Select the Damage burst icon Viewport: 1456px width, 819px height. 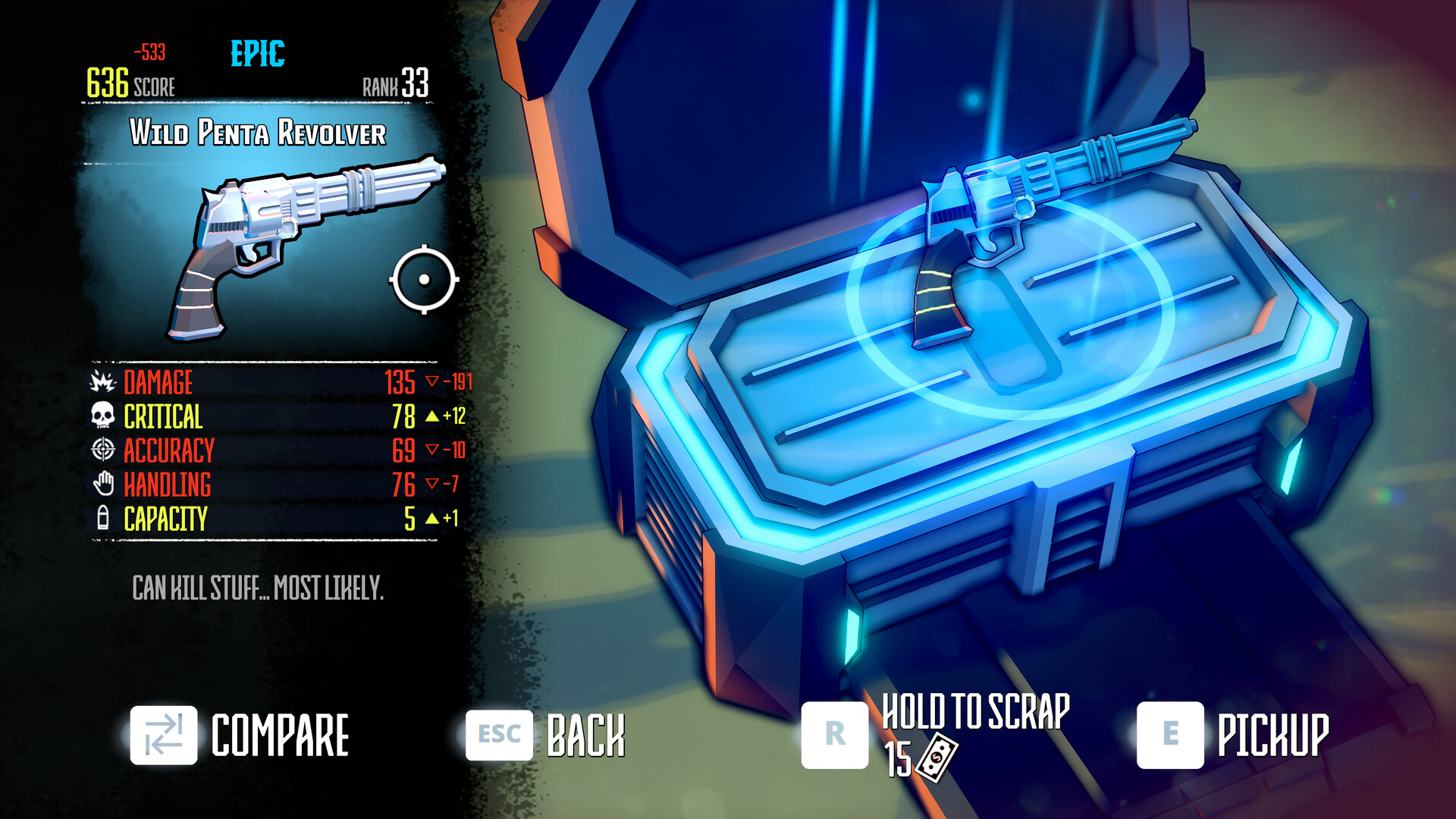[102, 383]
